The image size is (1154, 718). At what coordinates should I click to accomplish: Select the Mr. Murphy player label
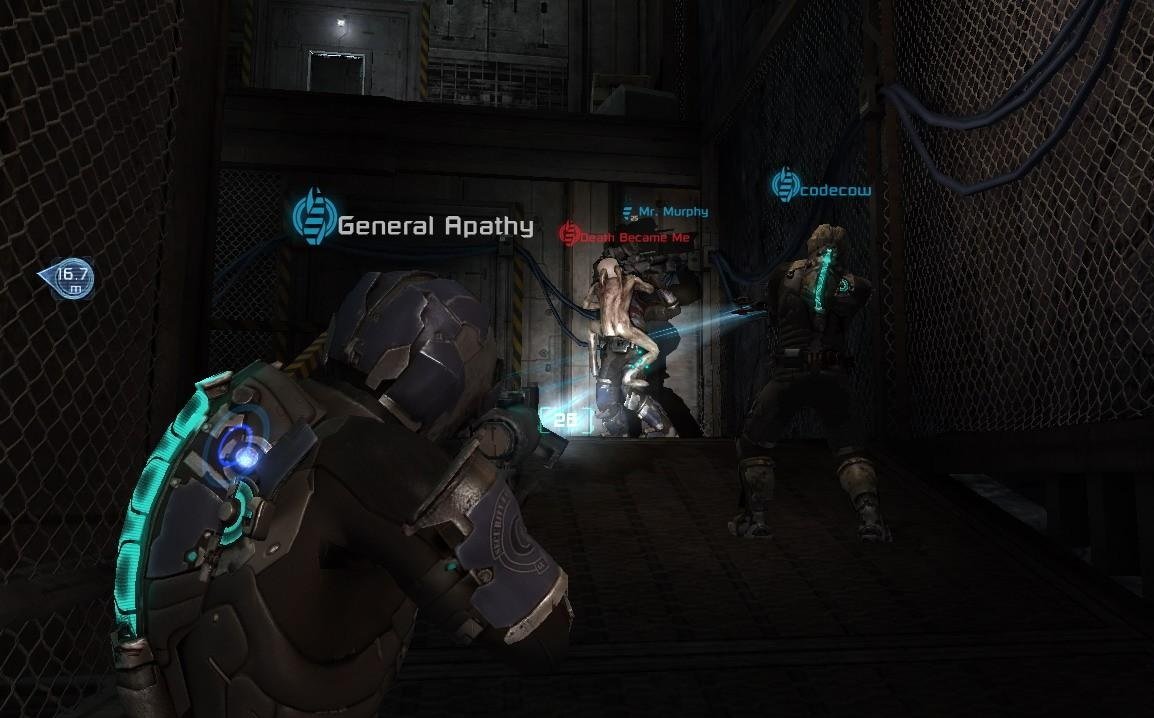[666, 212]
